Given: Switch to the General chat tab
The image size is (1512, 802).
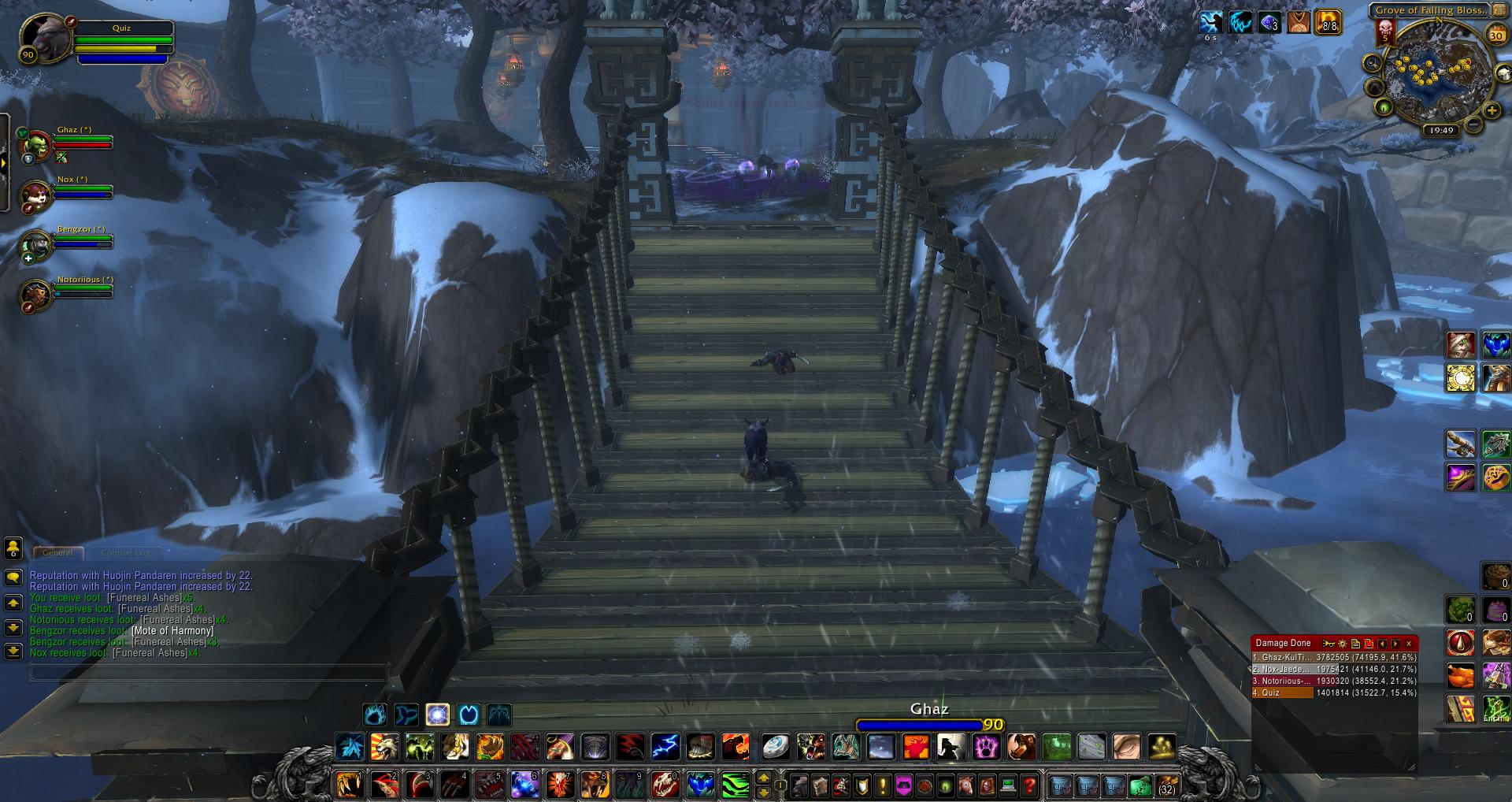Looking at the screenshot, I should click(57, 553).
